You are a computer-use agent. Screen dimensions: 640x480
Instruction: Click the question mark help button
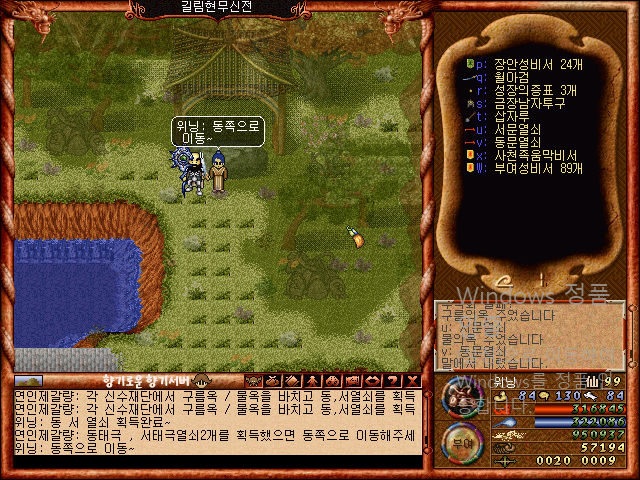point(394,380)
